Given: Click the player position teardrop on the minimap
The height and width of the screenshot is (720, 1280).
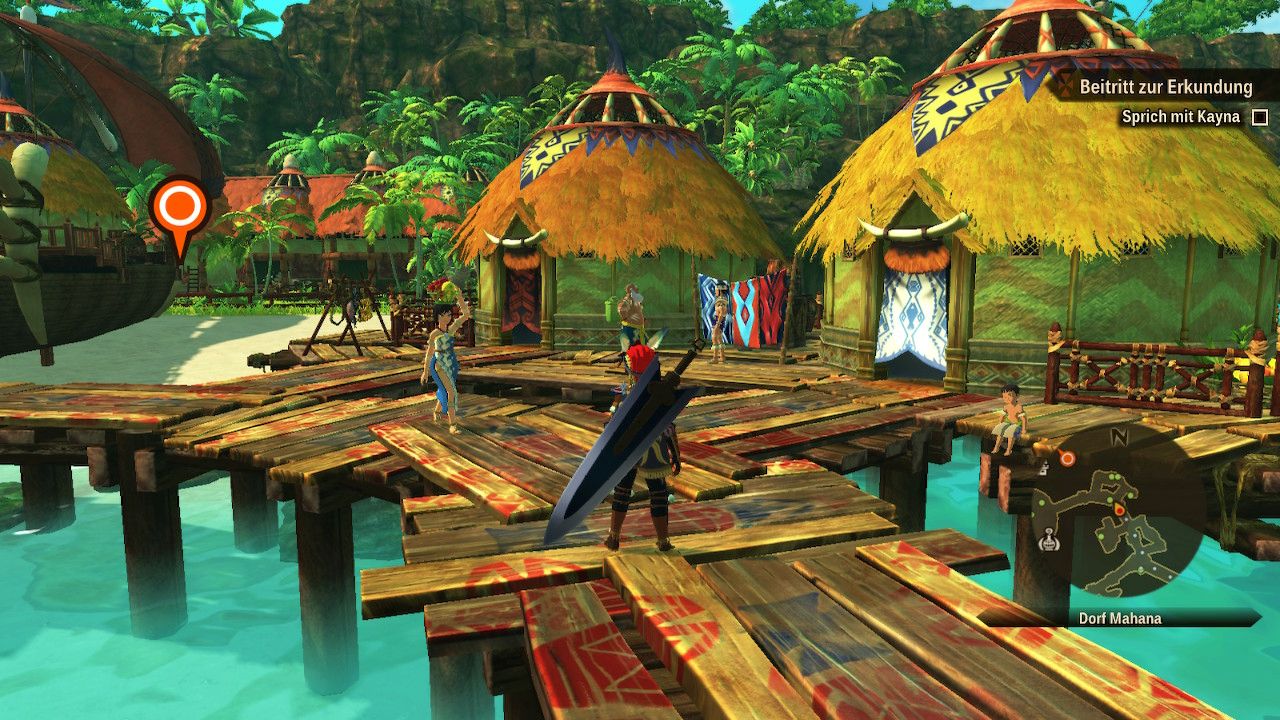Looking at the screenshot, I should [1118, 508].
